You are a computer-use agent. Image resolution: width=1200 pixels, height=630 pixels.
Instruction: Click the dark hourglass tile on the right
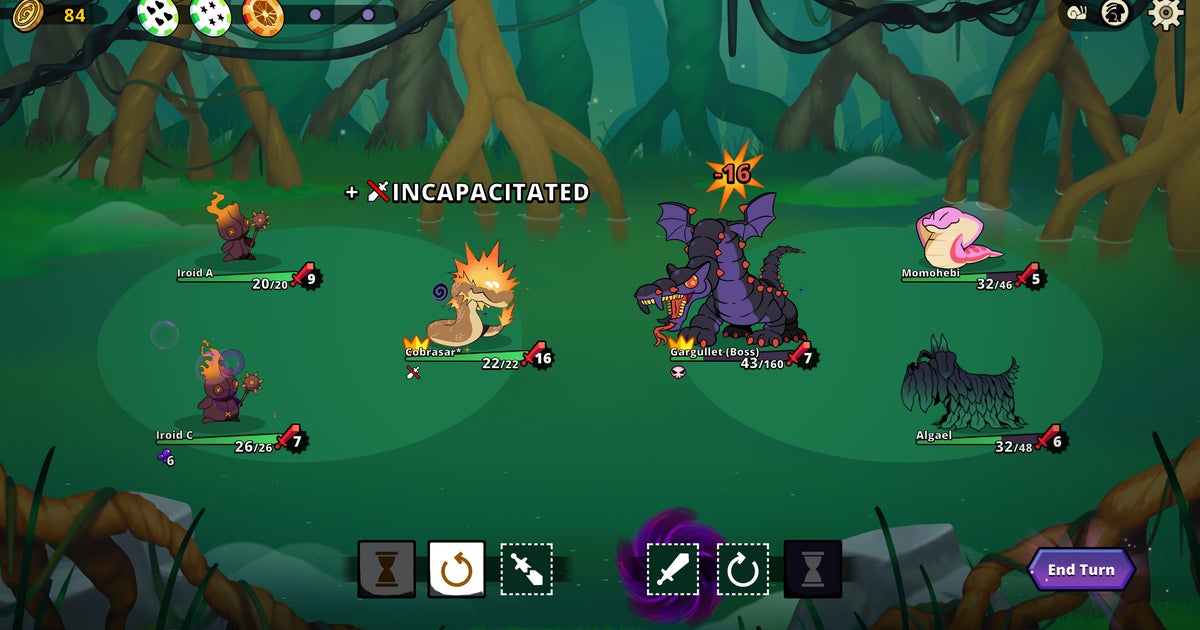[x=813, y=569]
